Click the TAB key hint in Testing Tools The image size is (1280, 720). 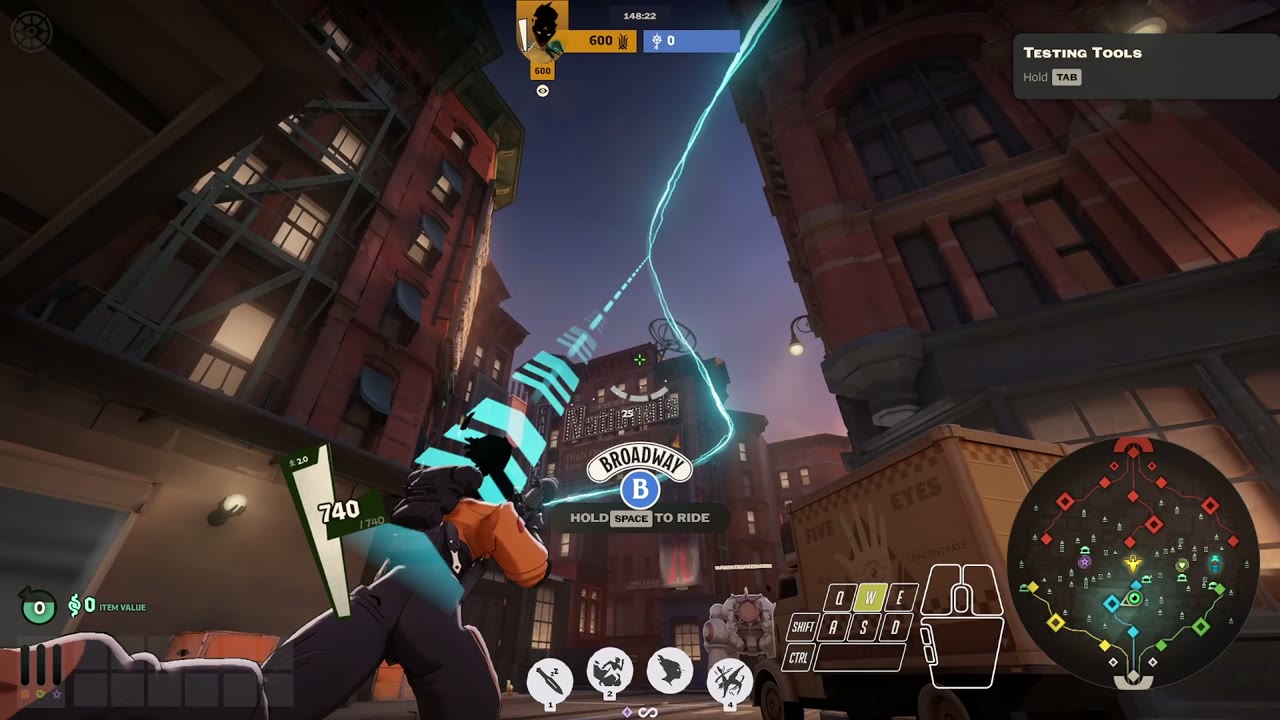1066,76
